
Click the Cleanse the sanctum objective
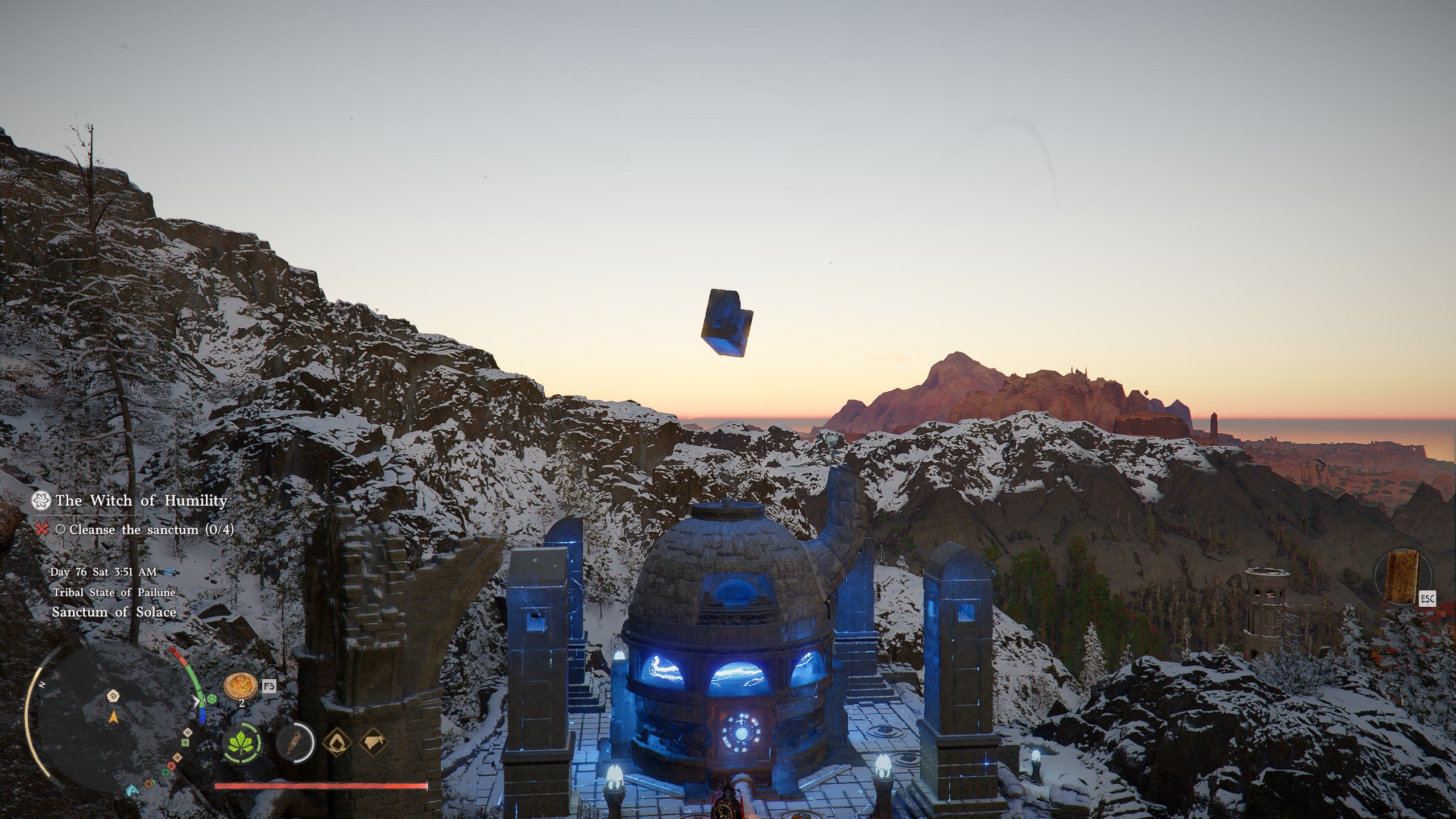click(x=151, y=530)
